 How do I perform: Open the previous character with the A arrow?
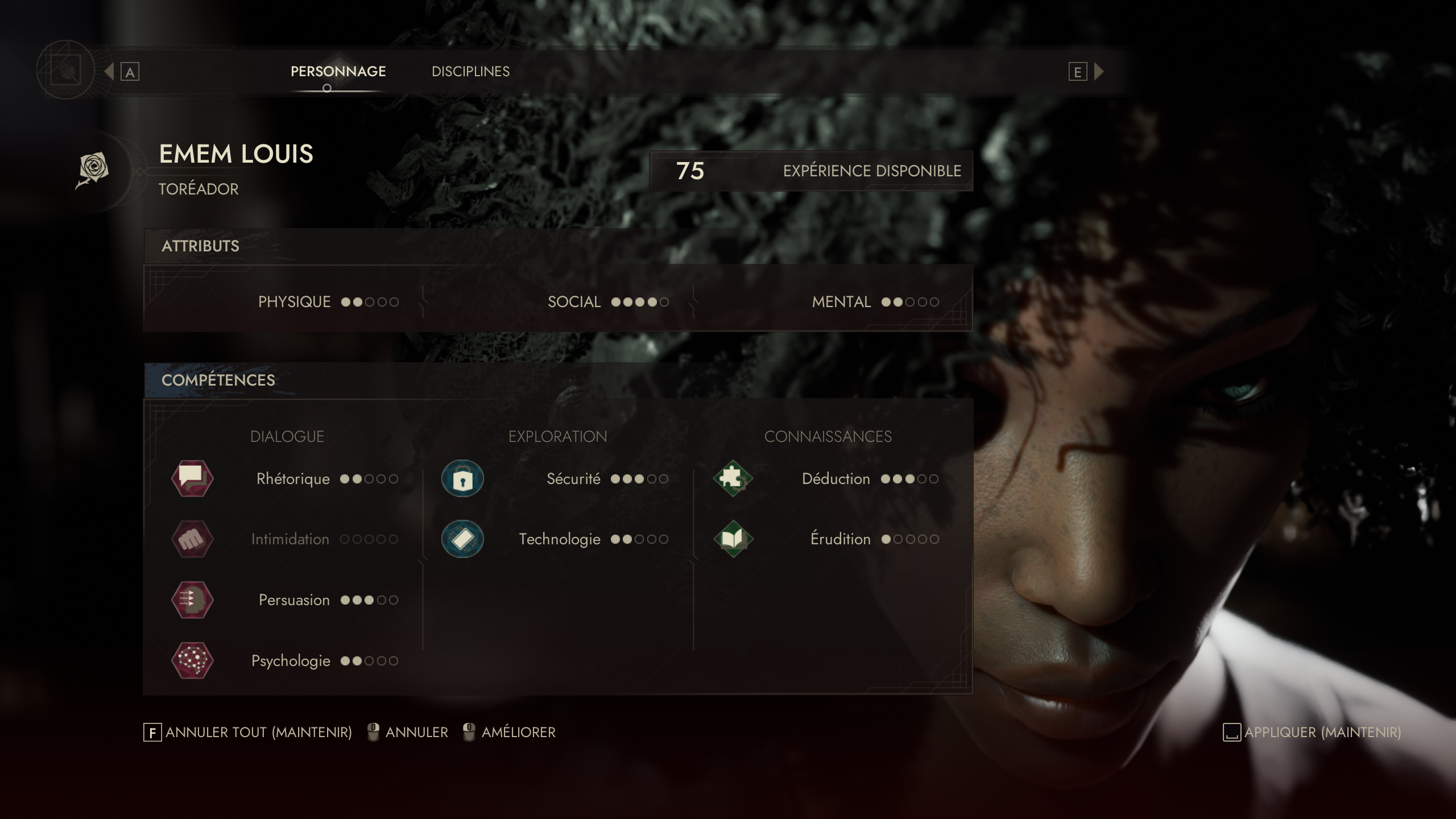(110, 72)
